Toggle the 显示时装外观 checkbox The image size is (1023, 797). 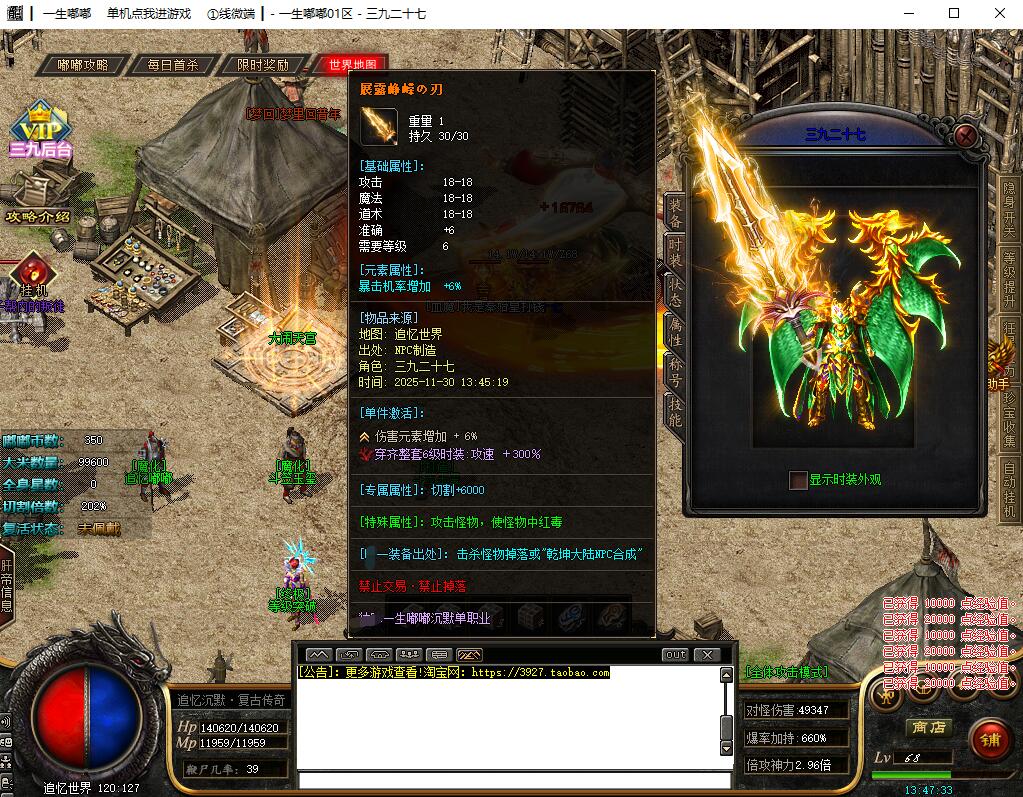click(798, 480)
